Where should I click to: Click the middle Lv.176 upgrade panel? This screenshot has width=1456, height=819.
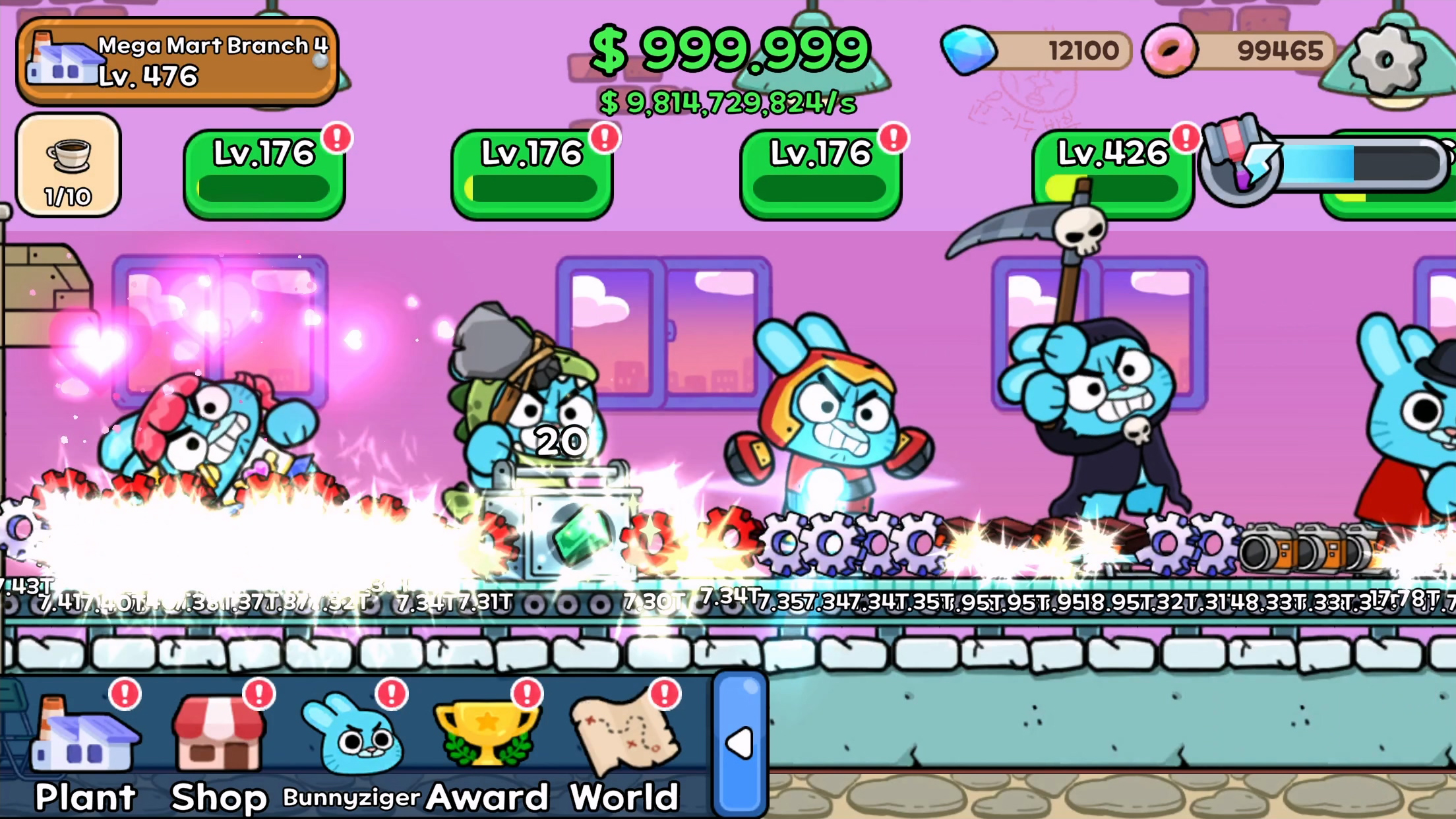(x=530, y=171)
